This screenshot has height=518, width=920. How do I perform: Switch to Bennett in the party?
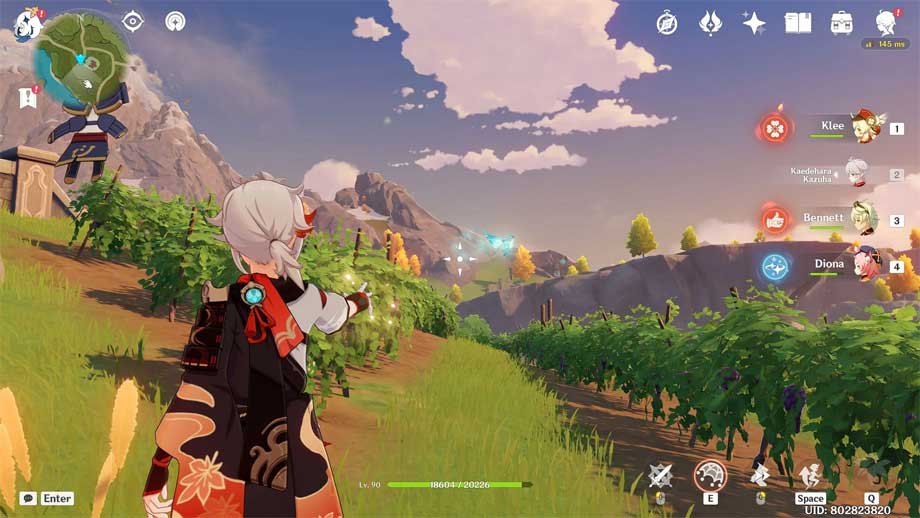coord(862,218)
